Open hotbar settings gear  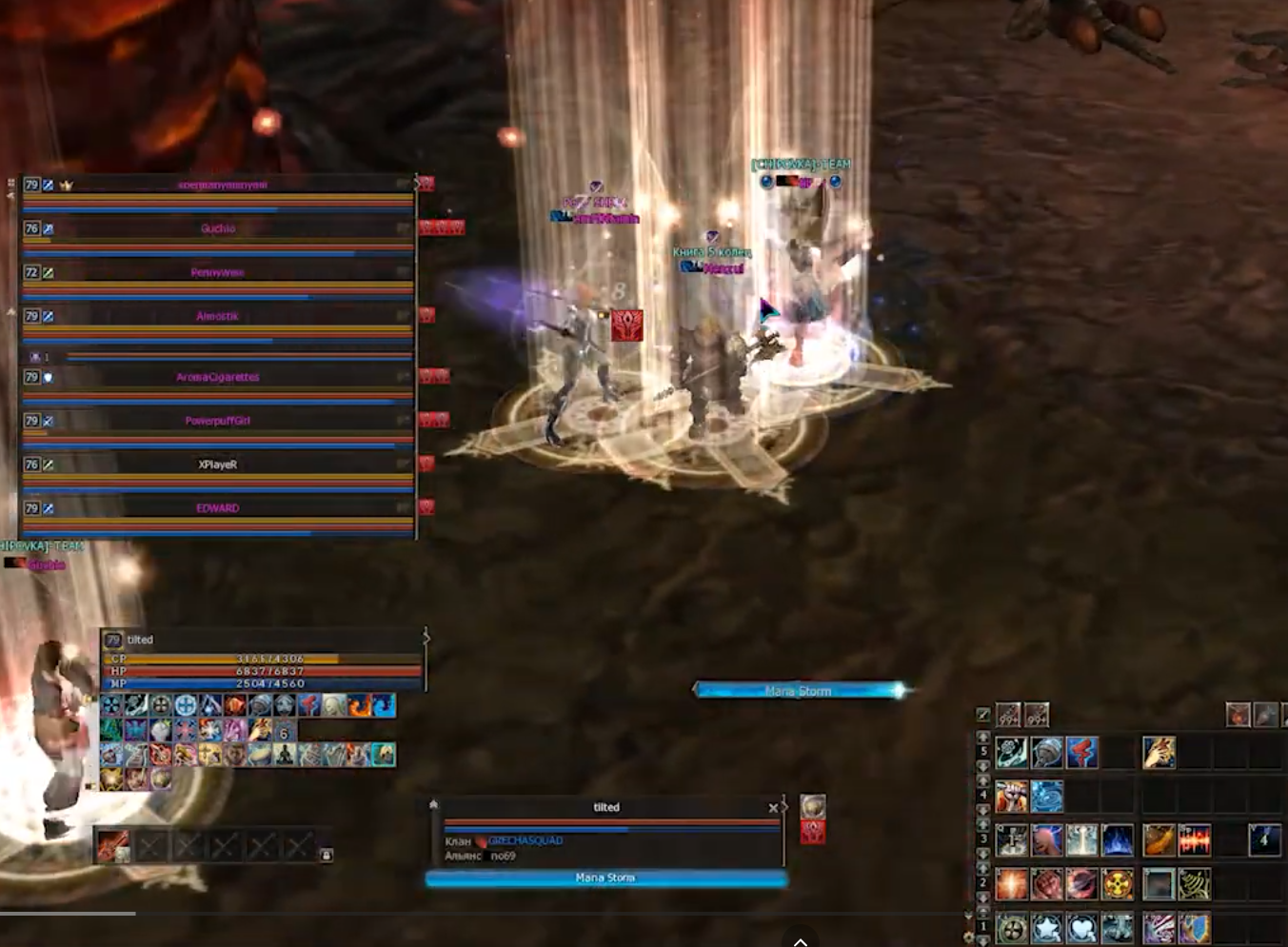(x=968, y=937)
